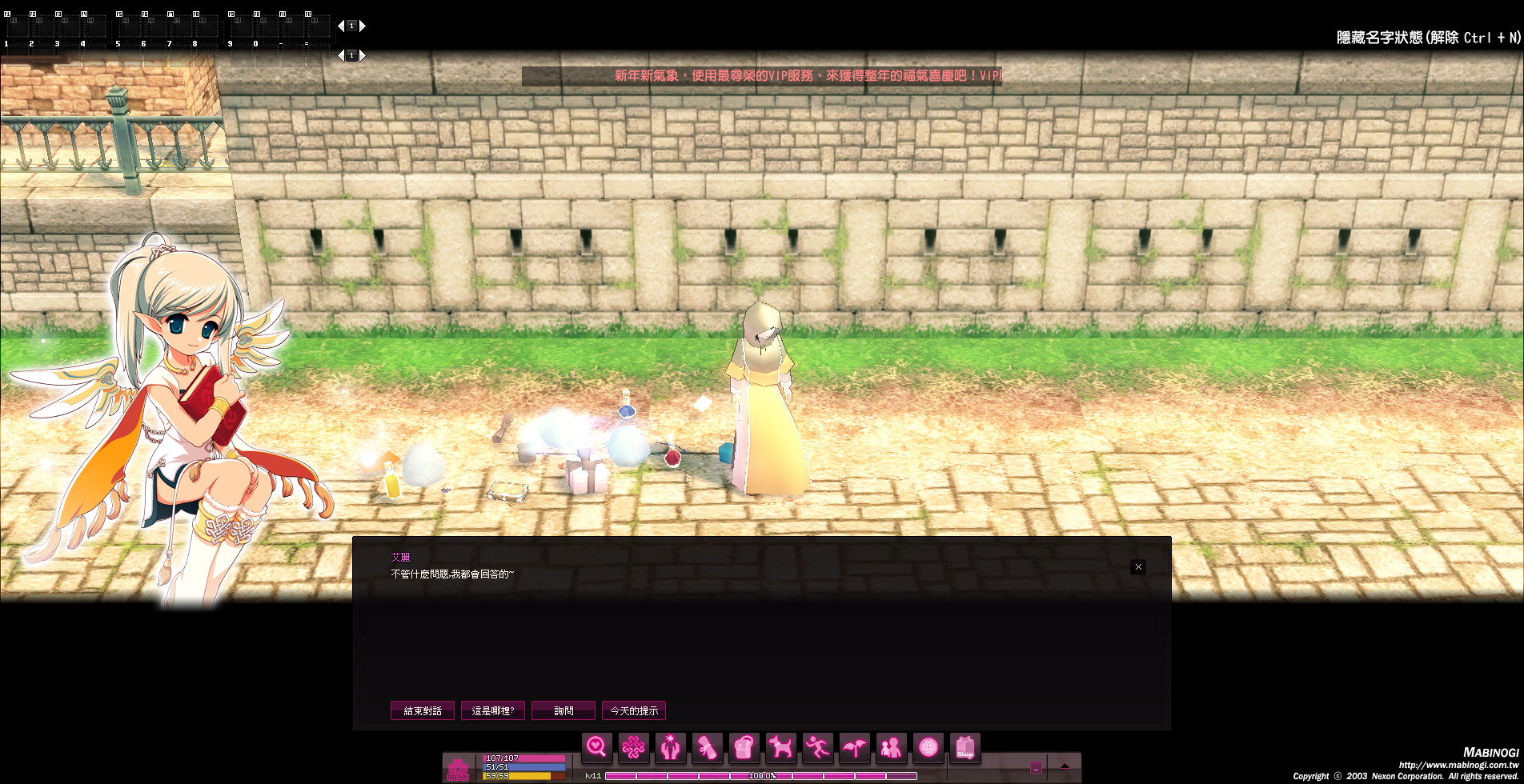This screenshot has height=784, width=1524.
Task: Click the round patterned circle icon
Action: click(928, 748)
